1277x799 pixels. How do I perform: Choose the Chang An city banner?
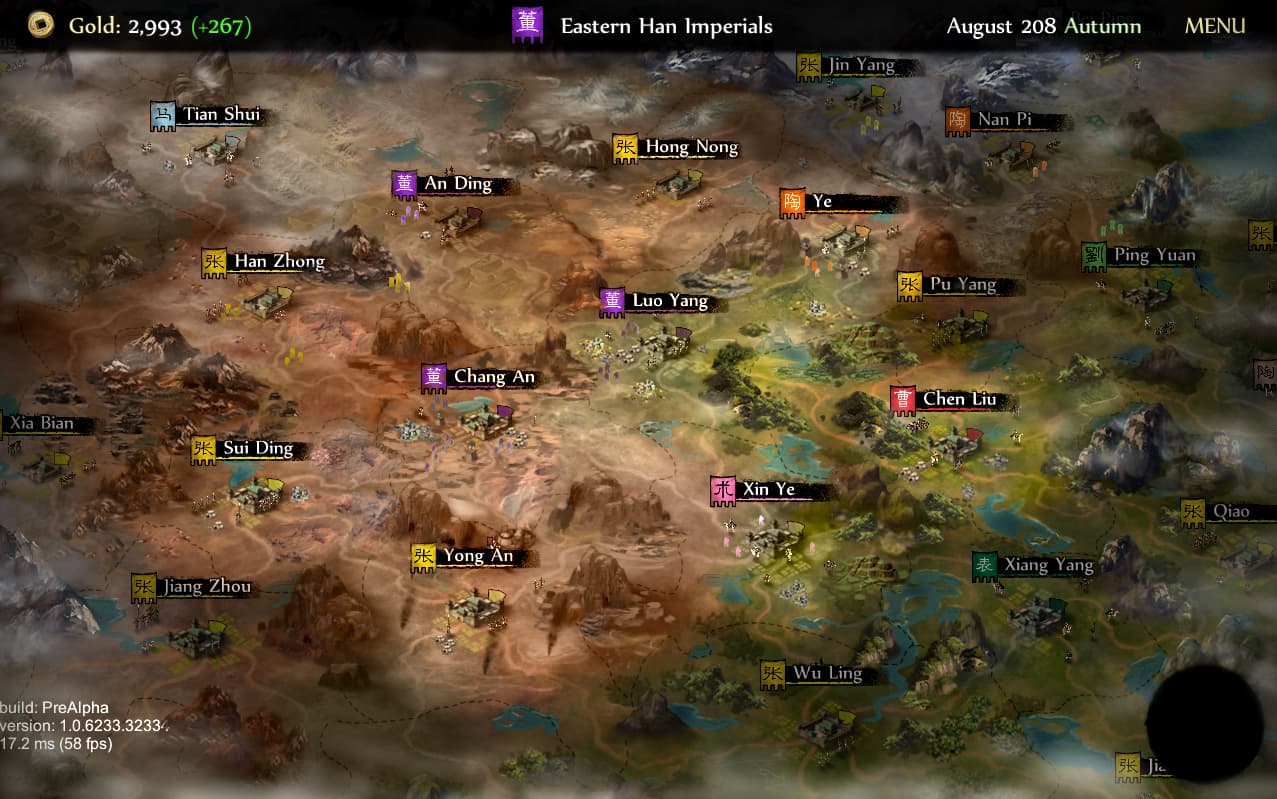tap(494, 377)
